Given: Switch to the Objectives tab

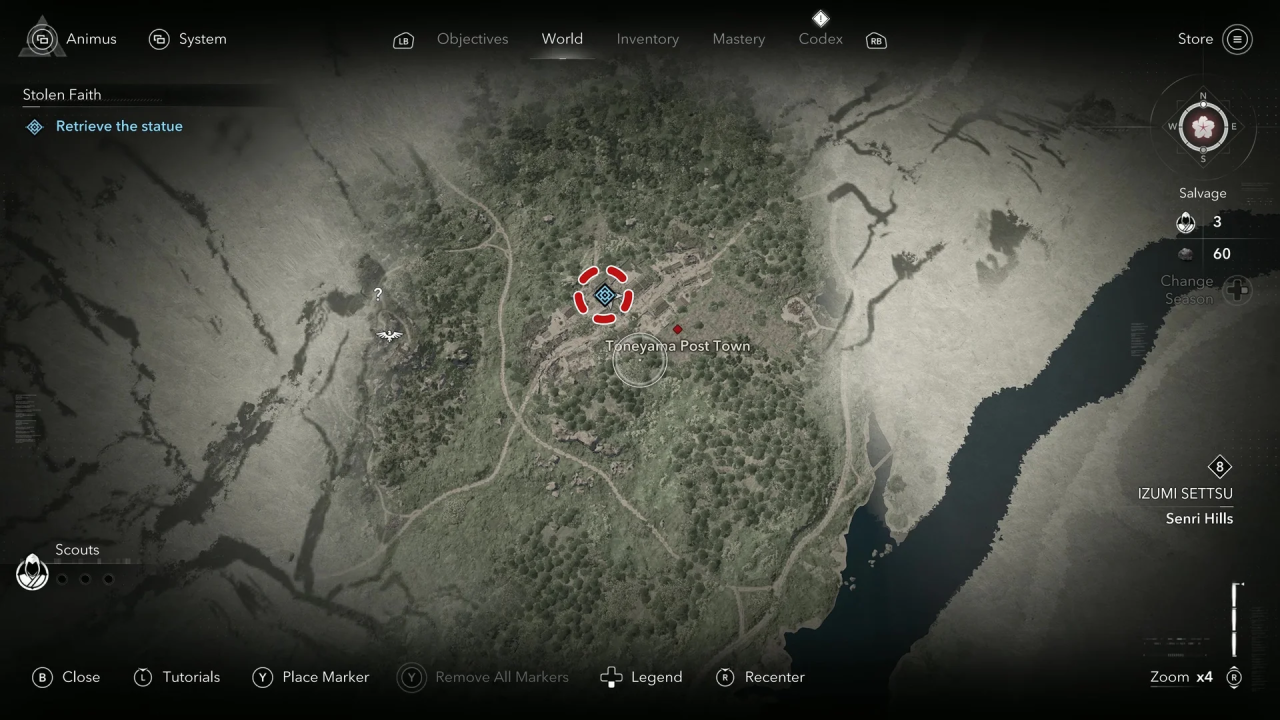Looking at the screenshot, I should click(472, 39).
